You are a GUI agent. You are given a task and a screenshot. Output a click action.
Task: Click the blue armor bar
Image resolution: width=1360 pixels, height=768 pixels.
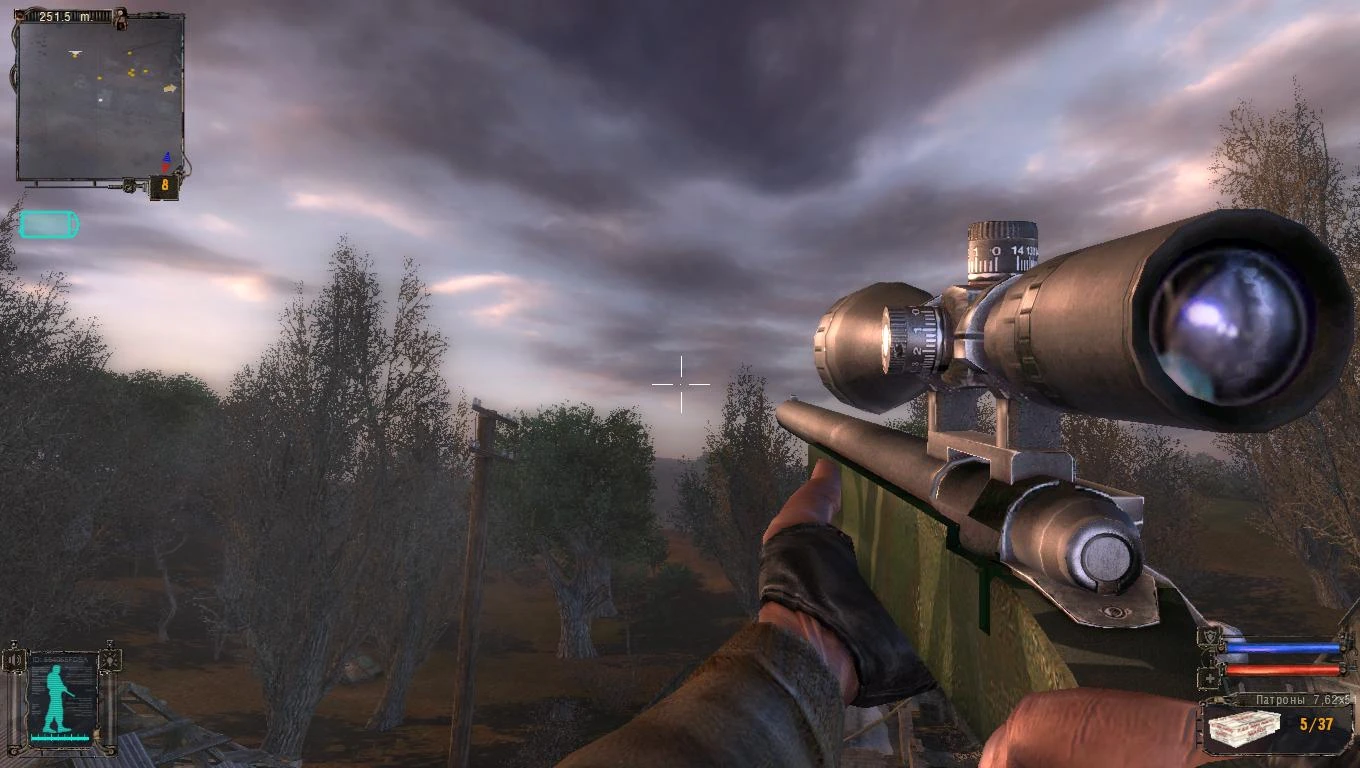click(1283, 647)
